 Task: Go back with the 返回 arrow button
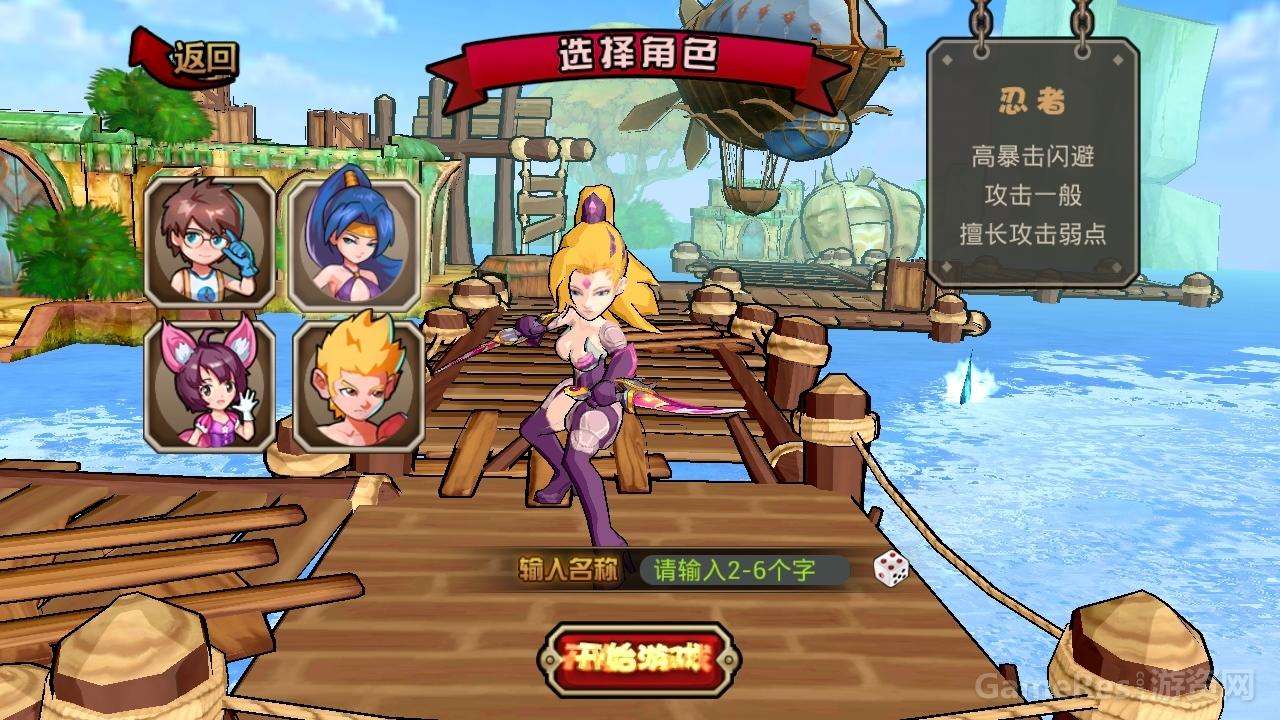(x=188, y=57)
